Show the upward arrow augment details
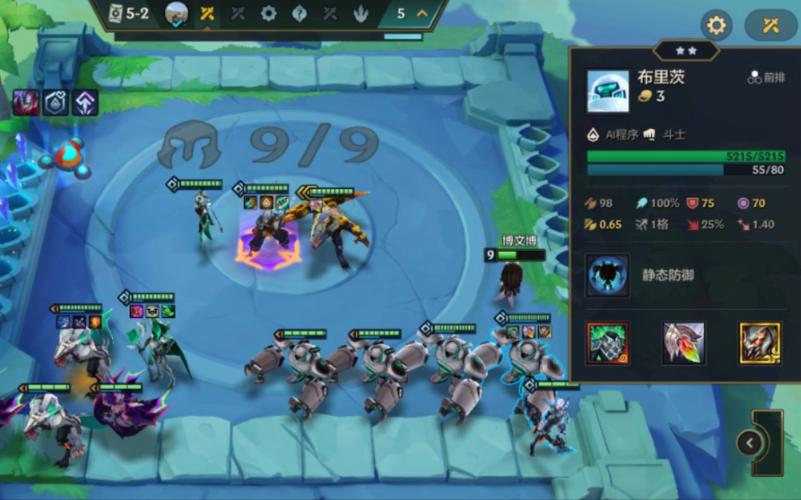 pyautogui.click(x=85, y=101)
